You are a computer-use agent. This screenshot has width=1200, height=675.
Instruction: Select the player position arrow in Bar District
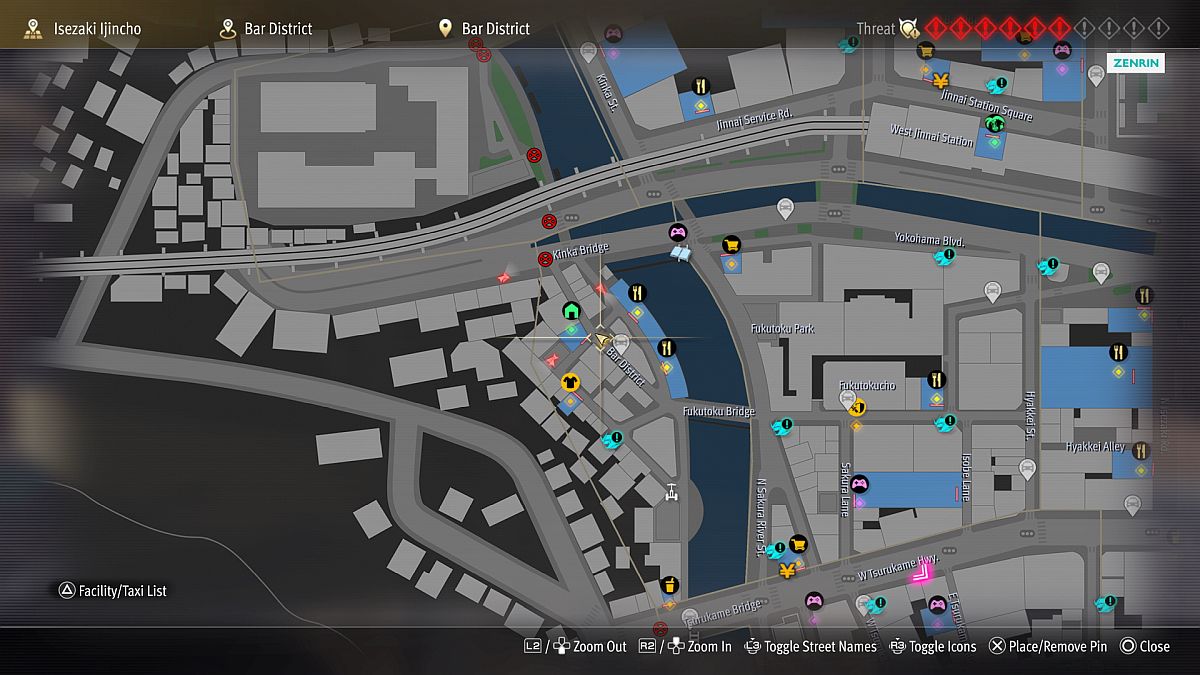(603, 340)
